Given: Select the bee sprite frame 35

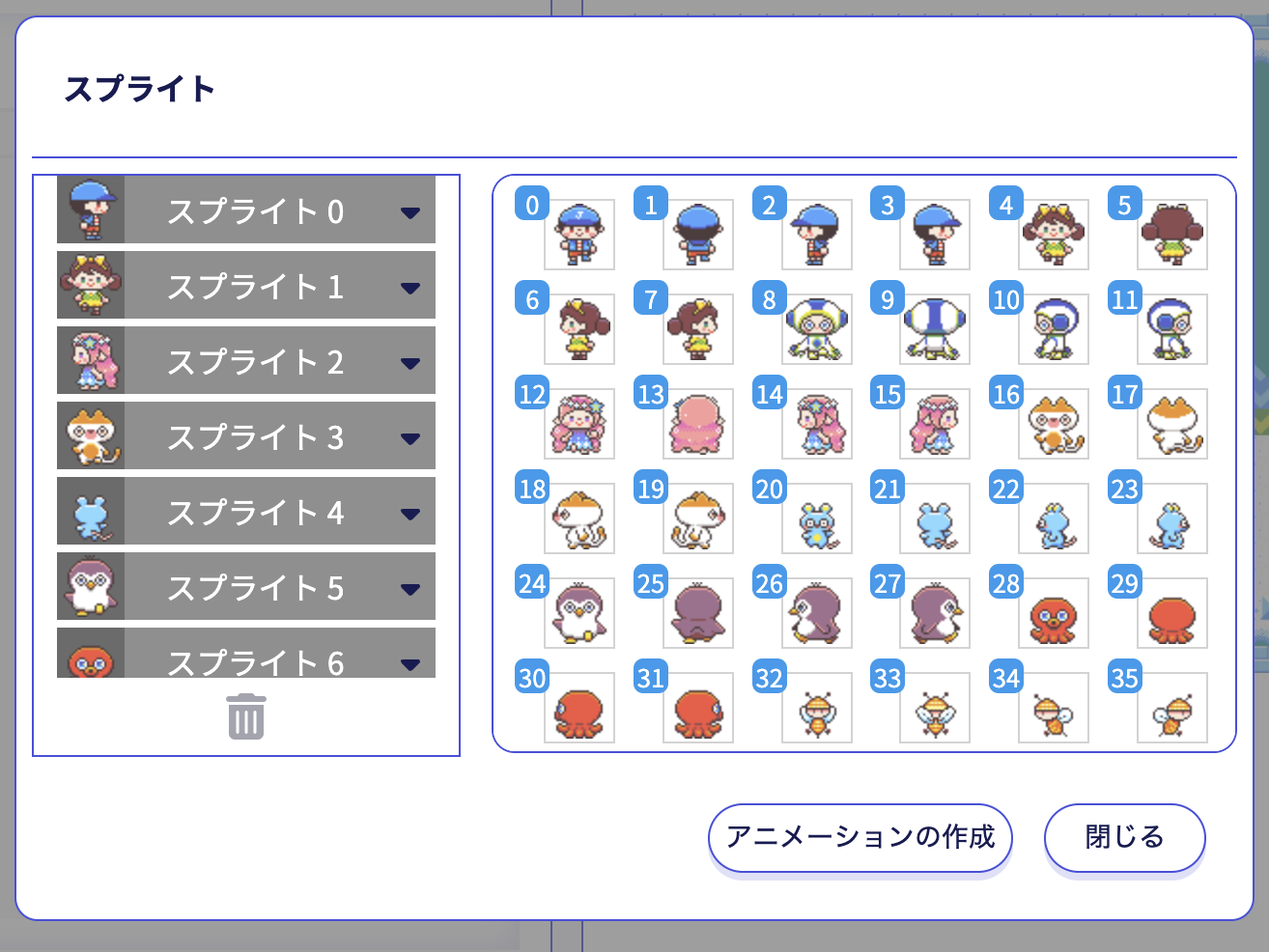Looking at the screenshot, I should pyautogui.click(x=1171, y=708).
